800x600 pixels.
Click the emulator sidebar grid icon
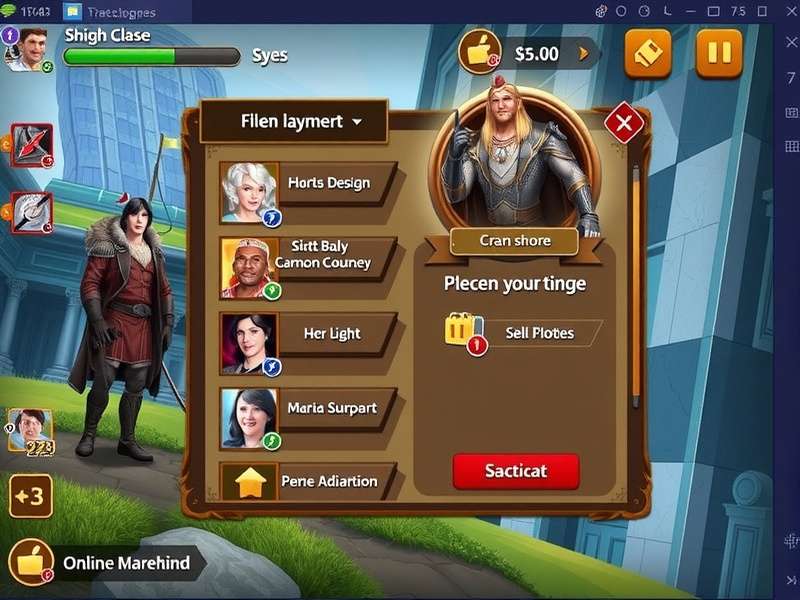[791, 147]
